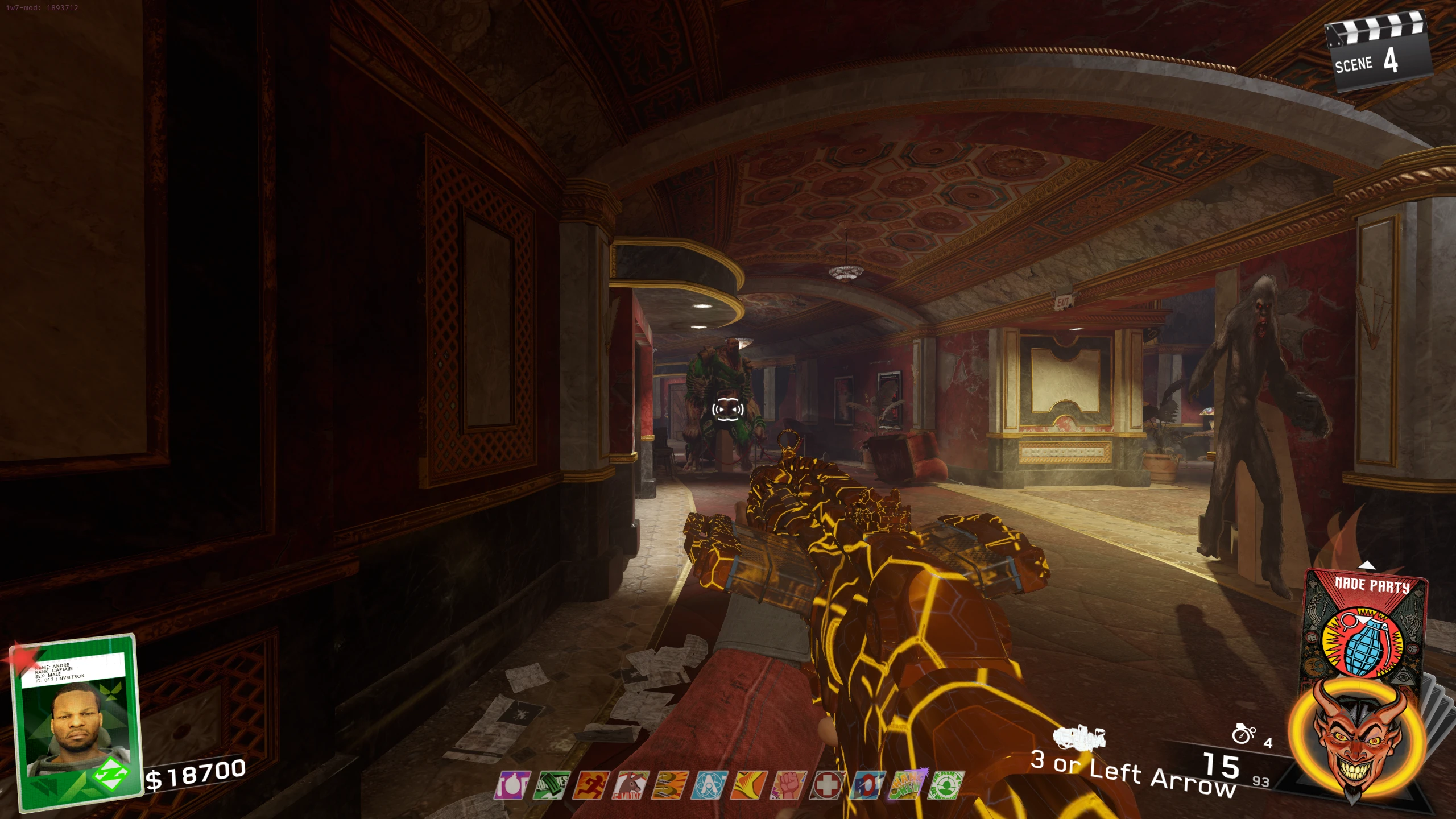Choose the donkey head perk icon

click(x=631, y=785)
